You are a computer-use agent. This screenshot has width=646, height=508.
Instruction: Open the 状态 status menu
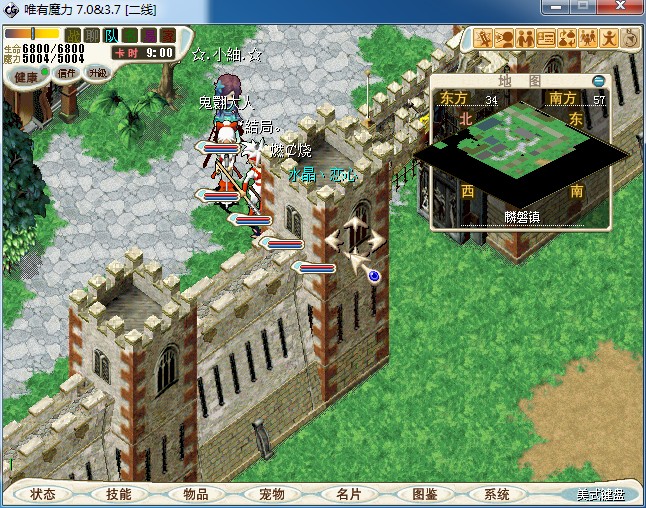(43, 494)
